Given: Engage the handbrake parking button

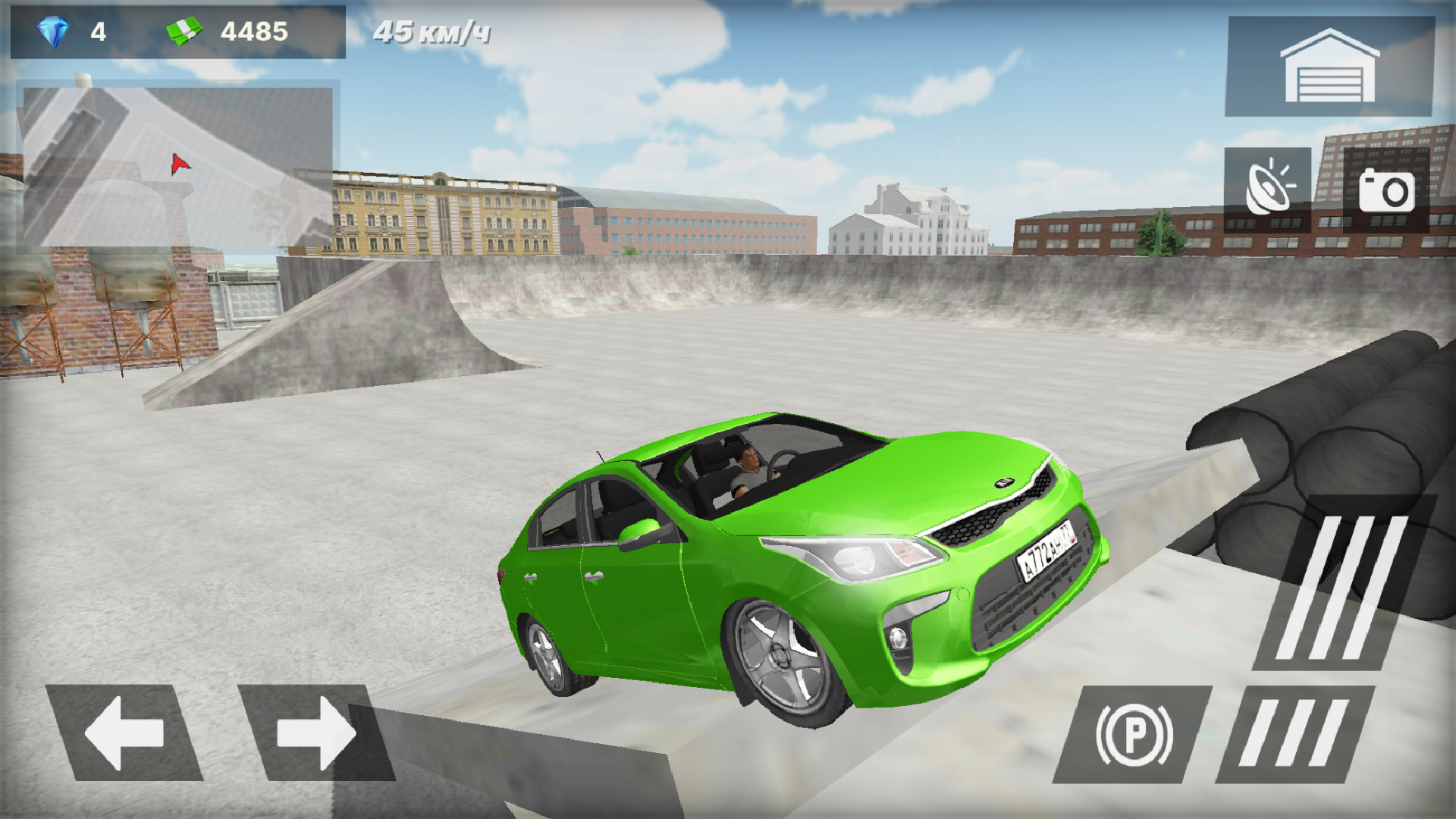Looking at the screenshot, I should 1134,734.
